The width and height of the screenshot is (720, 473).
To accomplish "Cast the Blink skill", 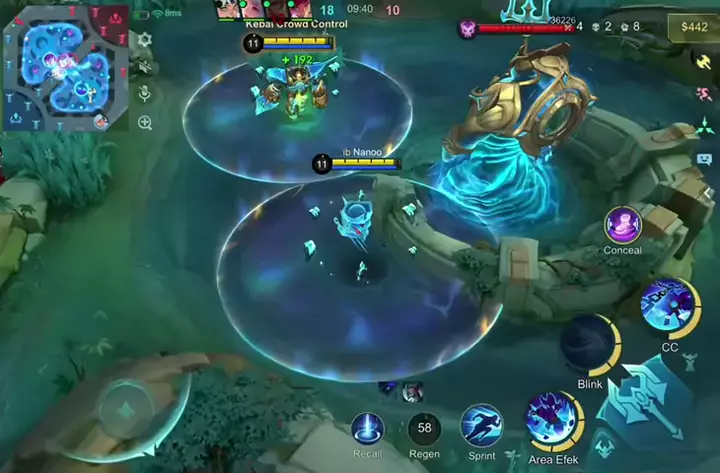I will 589,344.
